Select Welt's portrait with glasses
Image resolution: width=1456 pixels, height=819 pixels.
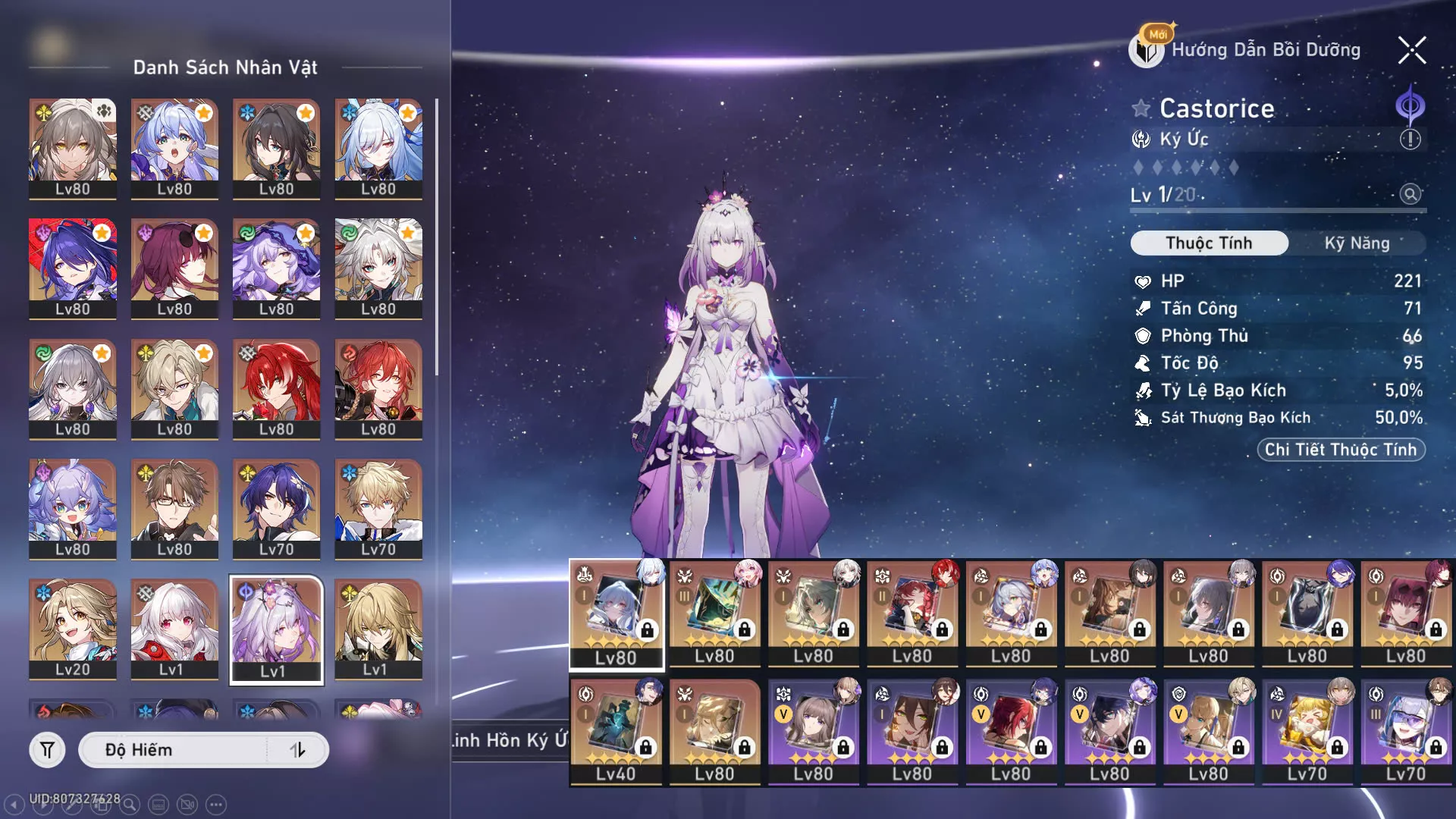[174, 509]
